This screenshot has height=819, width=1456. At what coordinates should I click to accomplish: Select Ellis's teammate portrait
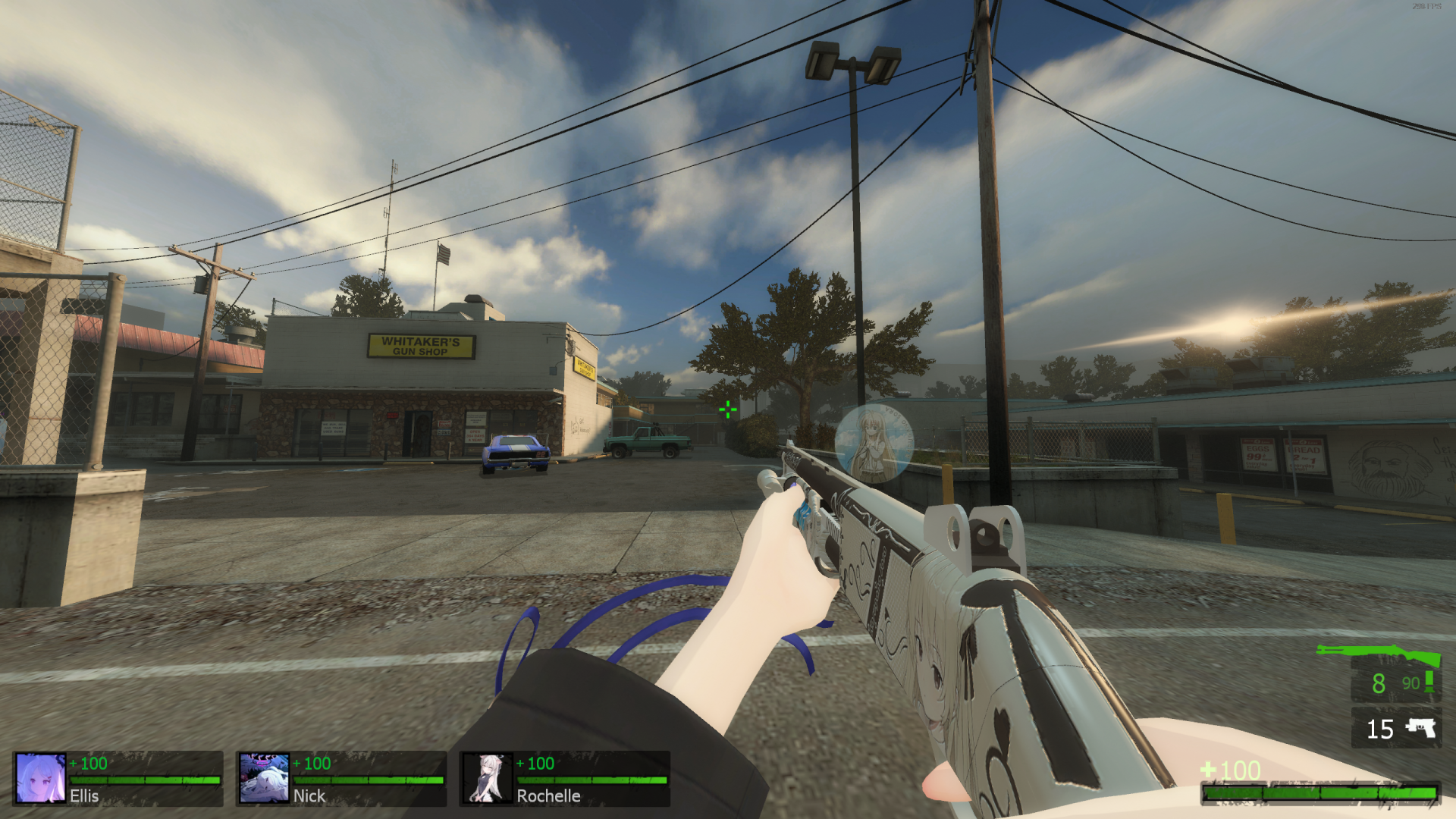click(x=40, y=777)
